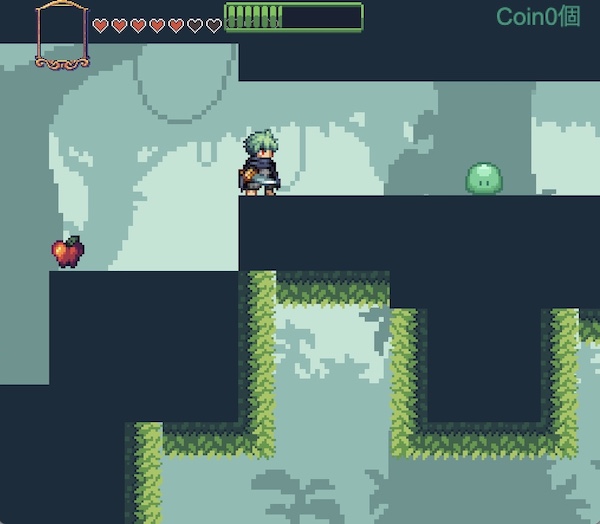Image resolution: width=600 pixels, height=524 pixels.
Task: Select the ornate empty item frame
Action: [61, 34]
